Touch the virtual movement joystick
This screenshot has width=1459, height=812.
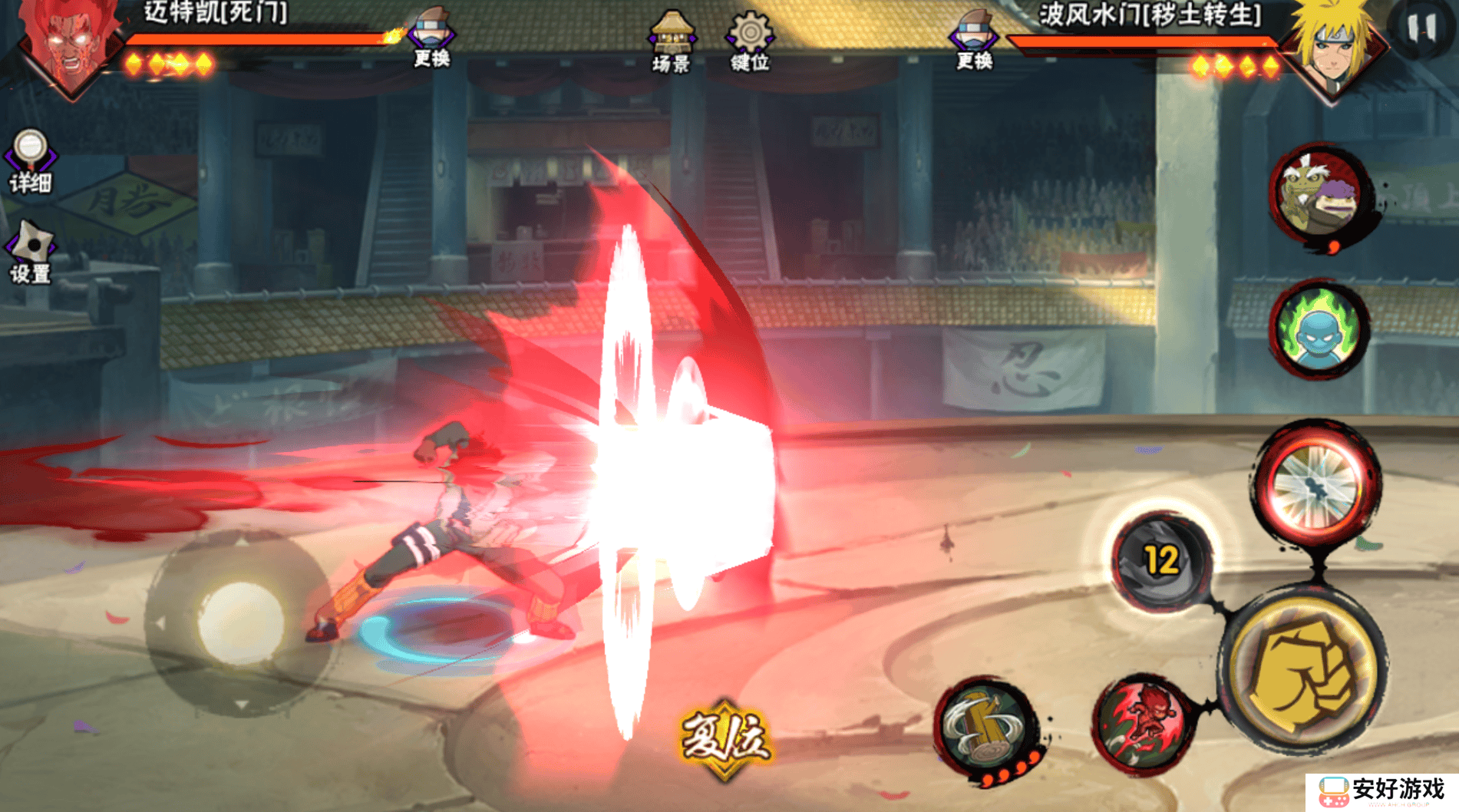(240, 621)
